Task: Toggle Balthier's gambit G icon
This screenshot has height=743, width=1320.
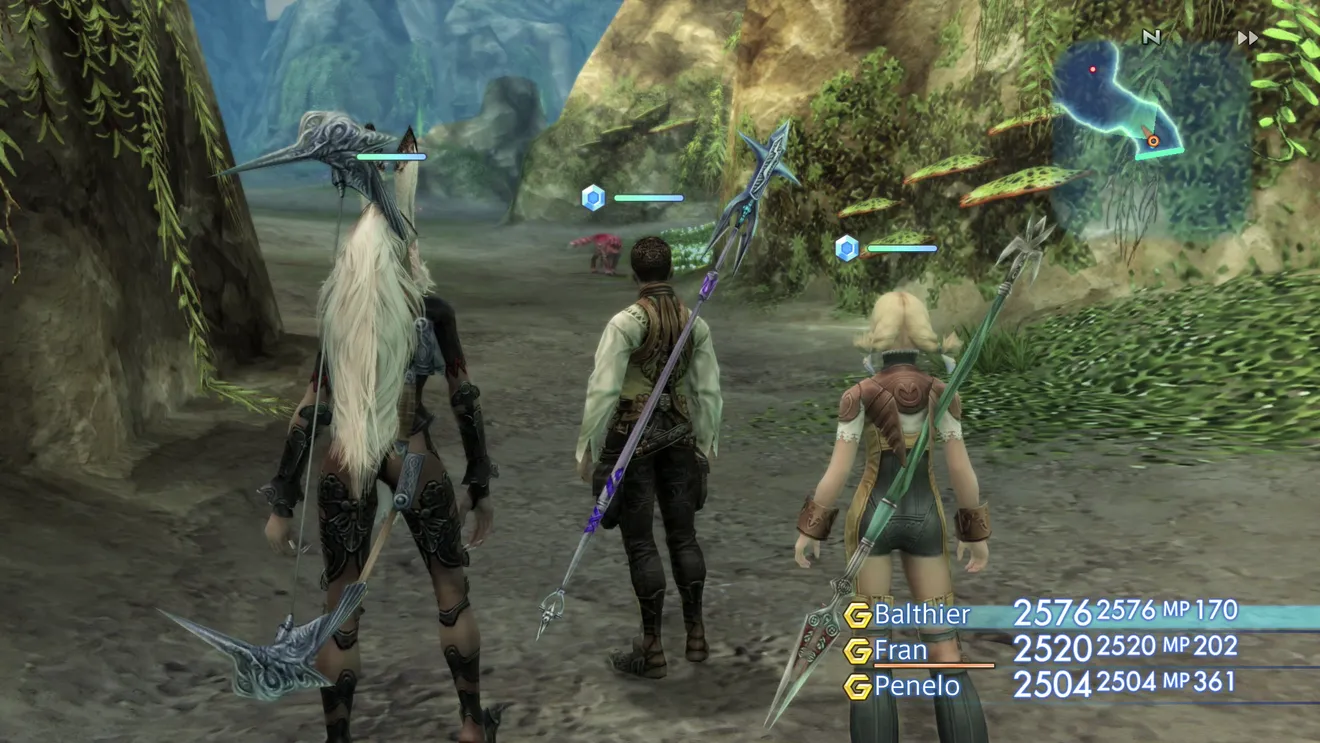Action: click(857, 614)
